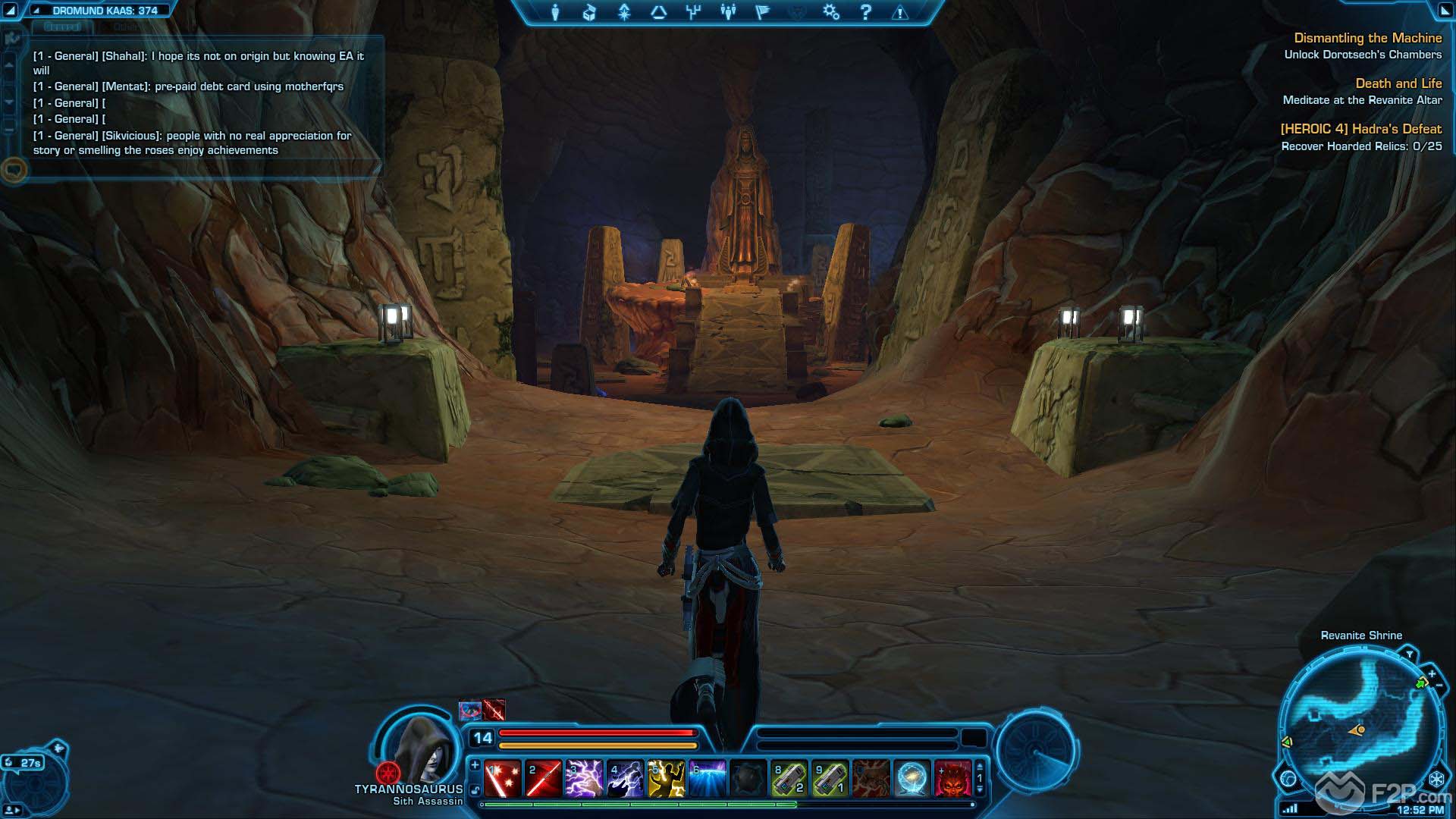Open the guild flag icon

tap(763, 12)
